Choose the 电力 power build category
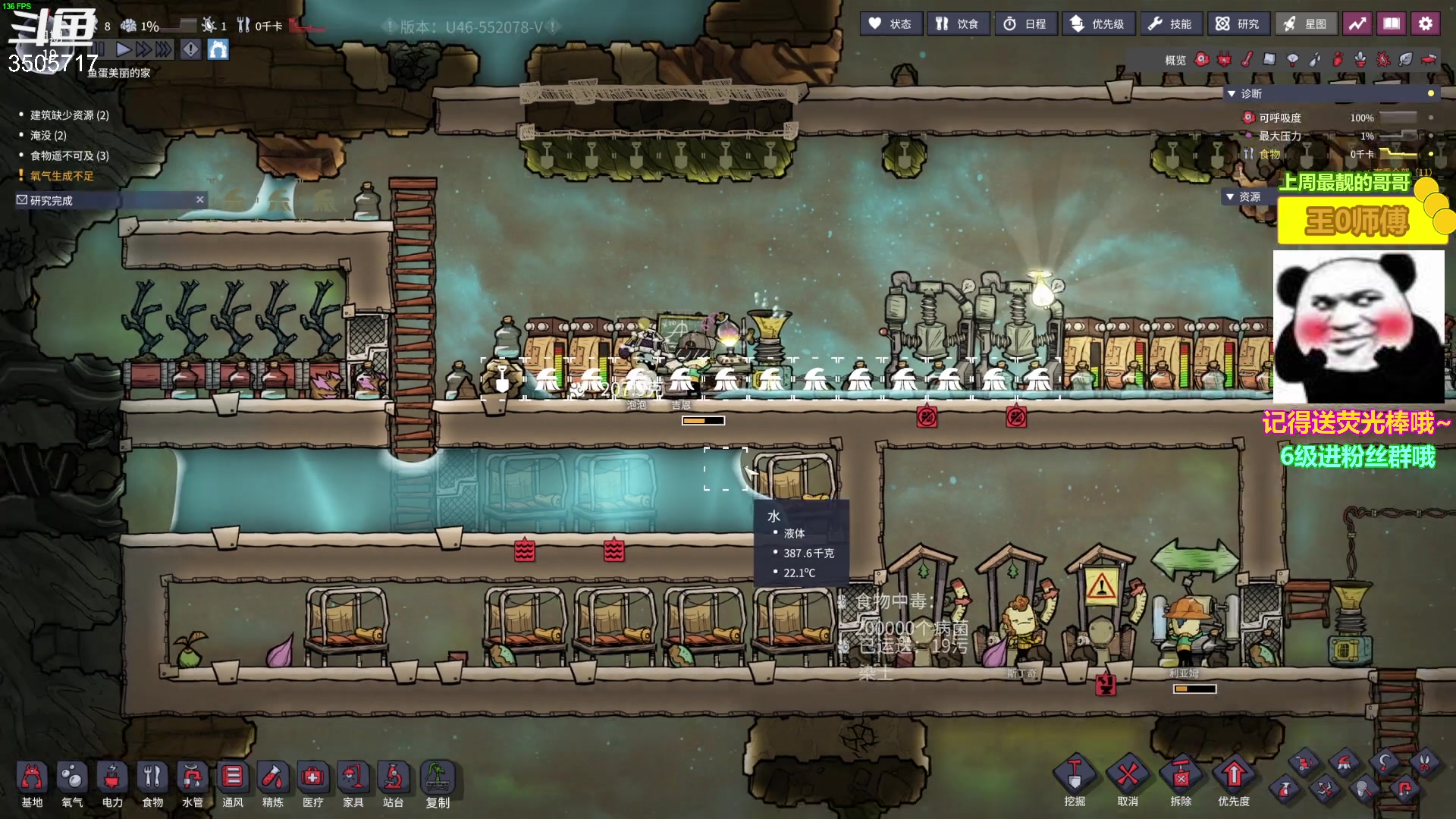Image resolution: width=1456 pixels, height=819 pixels. coord(112,785)
